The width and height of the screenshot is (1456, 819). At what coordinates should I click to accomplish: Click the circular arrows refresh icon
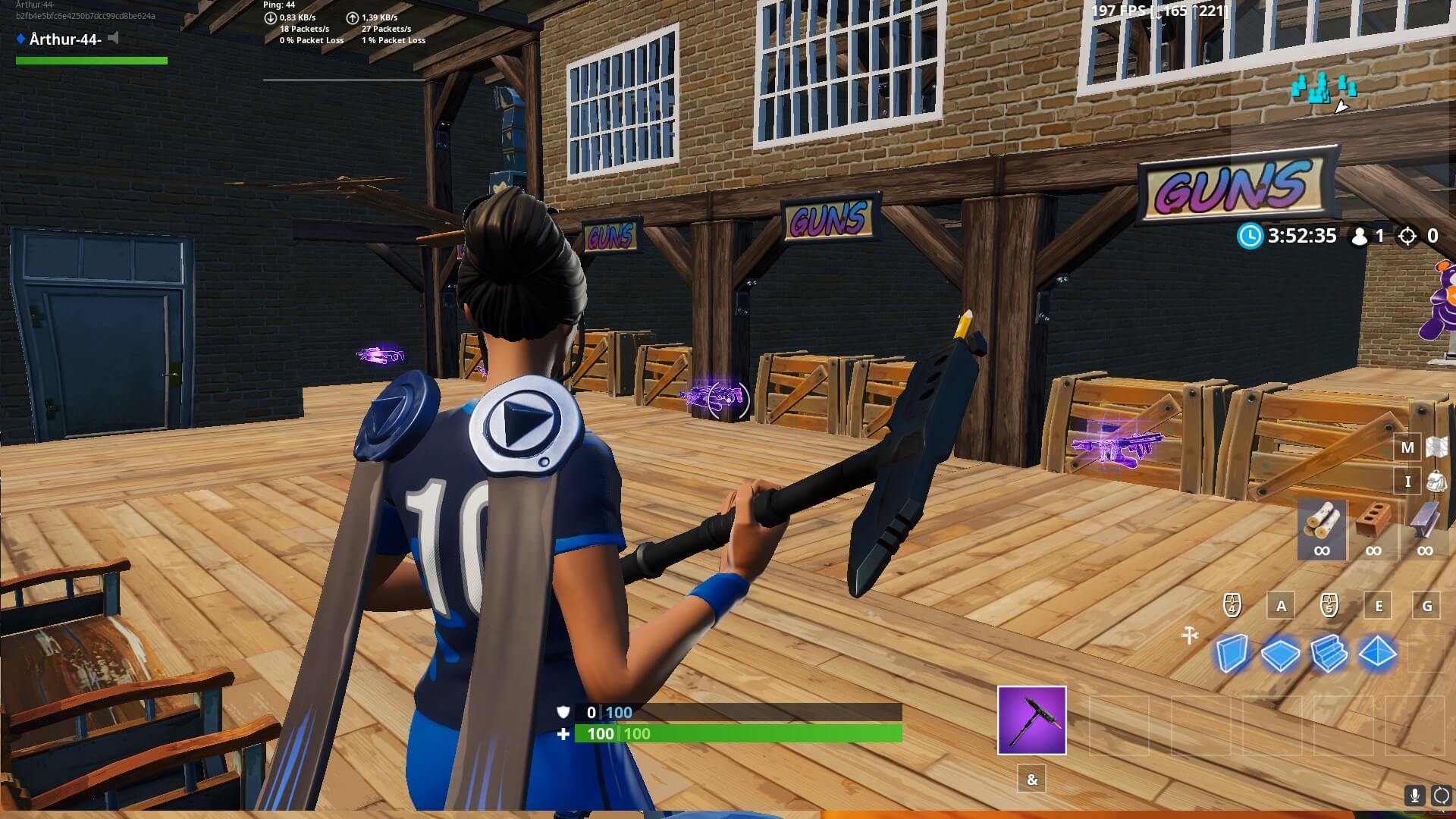pos(1441,795)
